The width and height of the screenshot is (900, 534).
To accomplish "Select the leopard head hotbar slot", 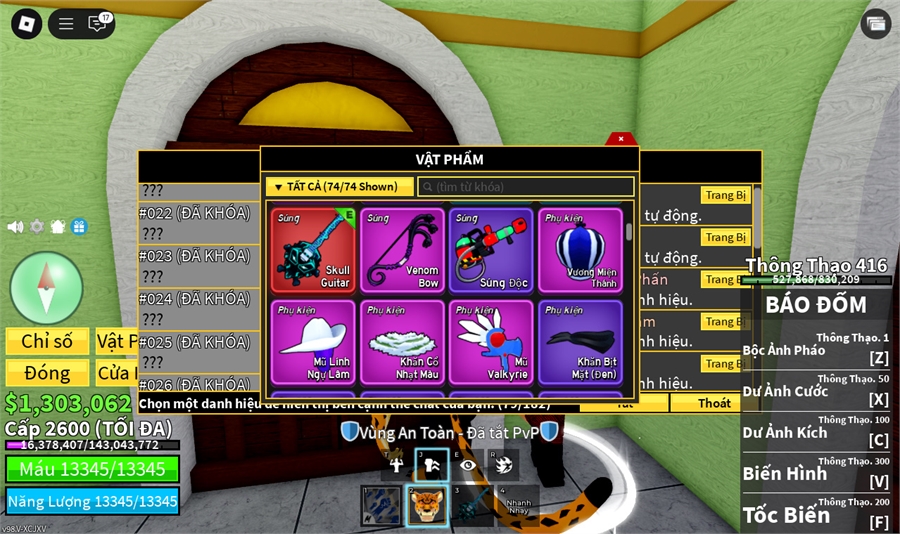I will tap(426, 505).
